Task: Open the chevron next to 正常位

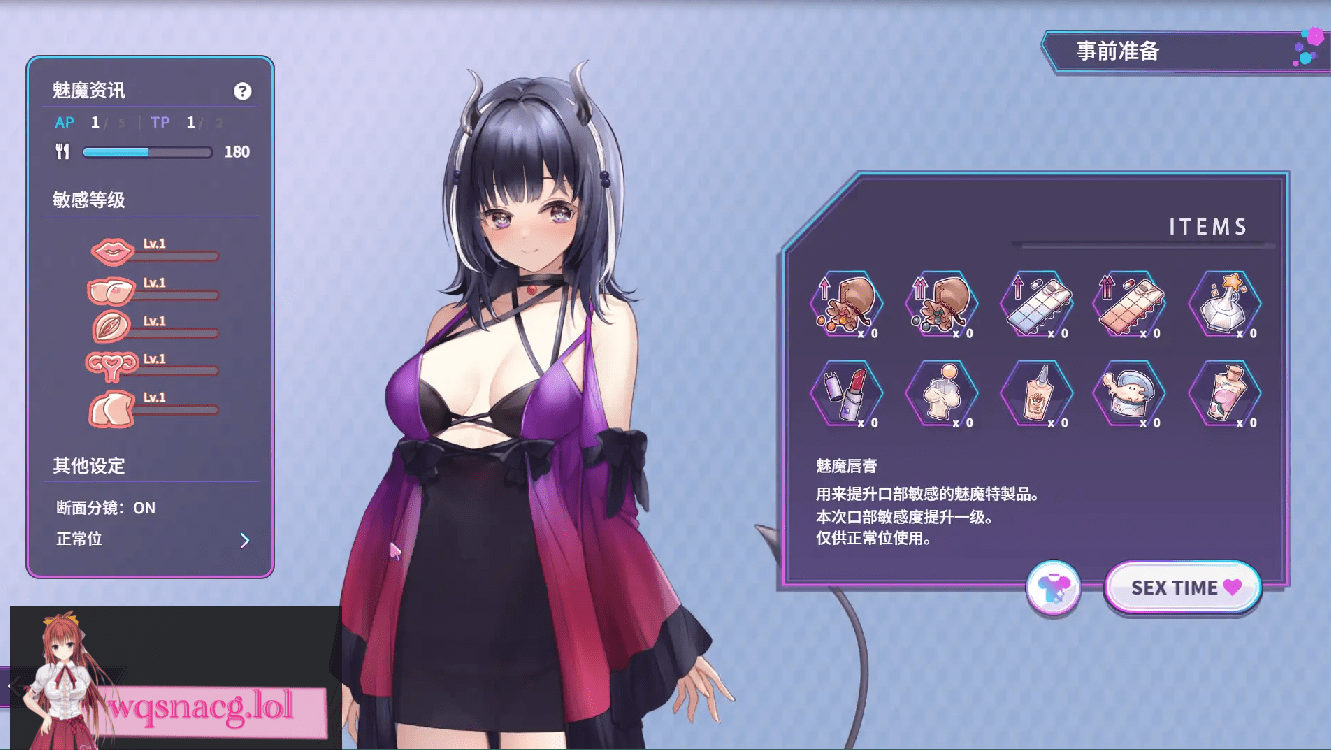Action: coord(244,539)
